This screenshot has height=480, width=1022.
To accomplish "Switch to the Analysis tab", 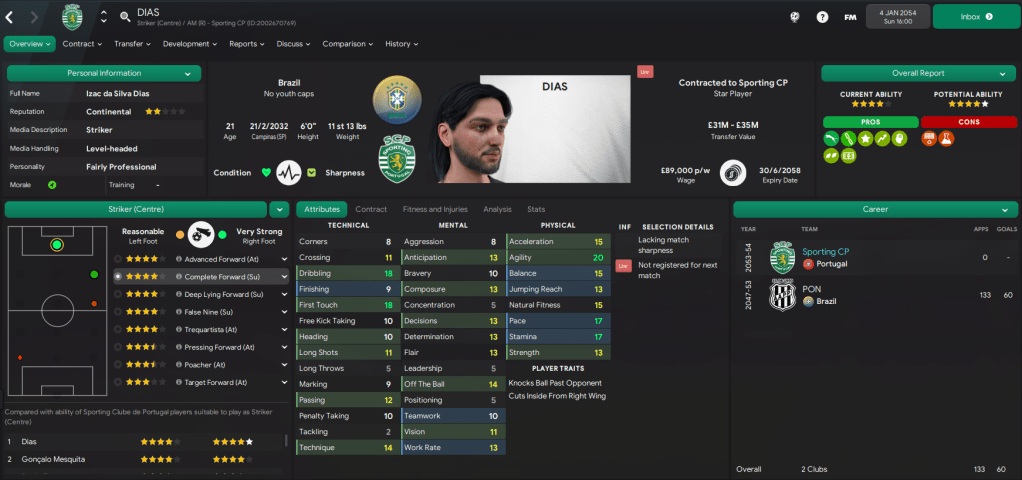I will click(x=497, y=209).
